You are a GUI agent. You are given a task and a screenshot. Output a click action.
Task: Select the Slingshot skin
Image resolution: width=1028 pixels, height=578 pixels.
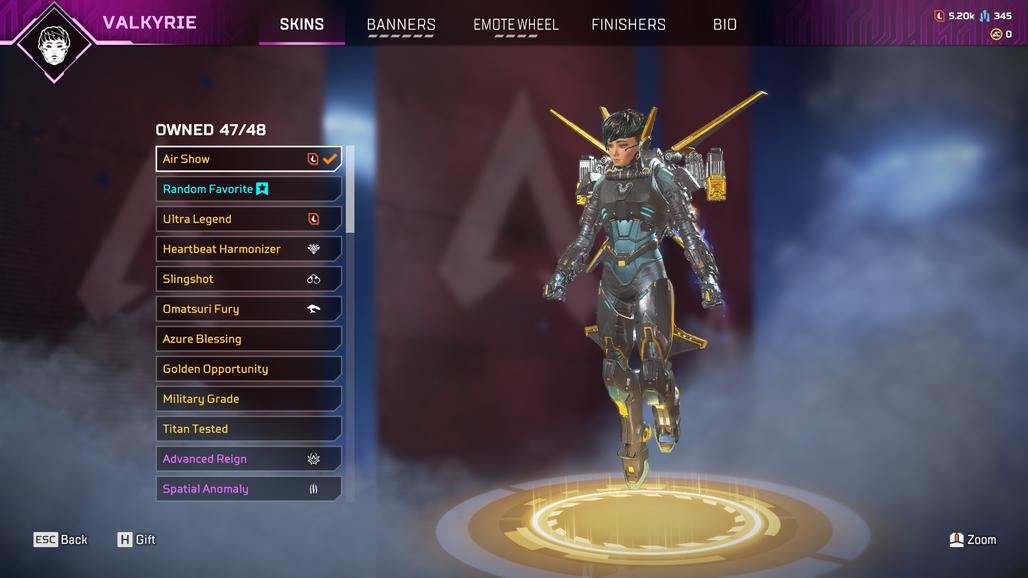tap(248, 279)
